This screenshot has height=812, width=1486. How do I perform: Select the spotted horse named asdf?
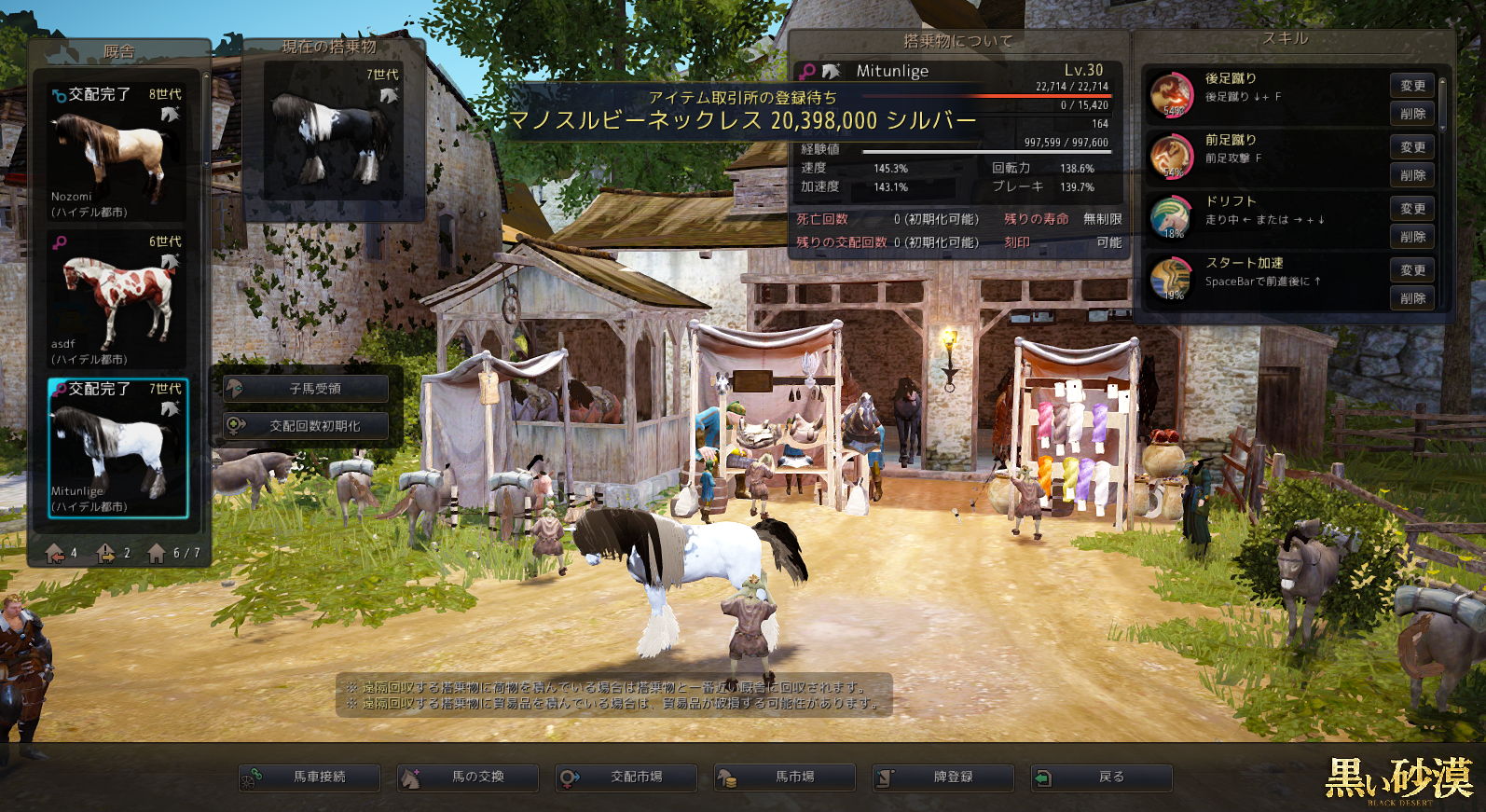pos(117,300)
